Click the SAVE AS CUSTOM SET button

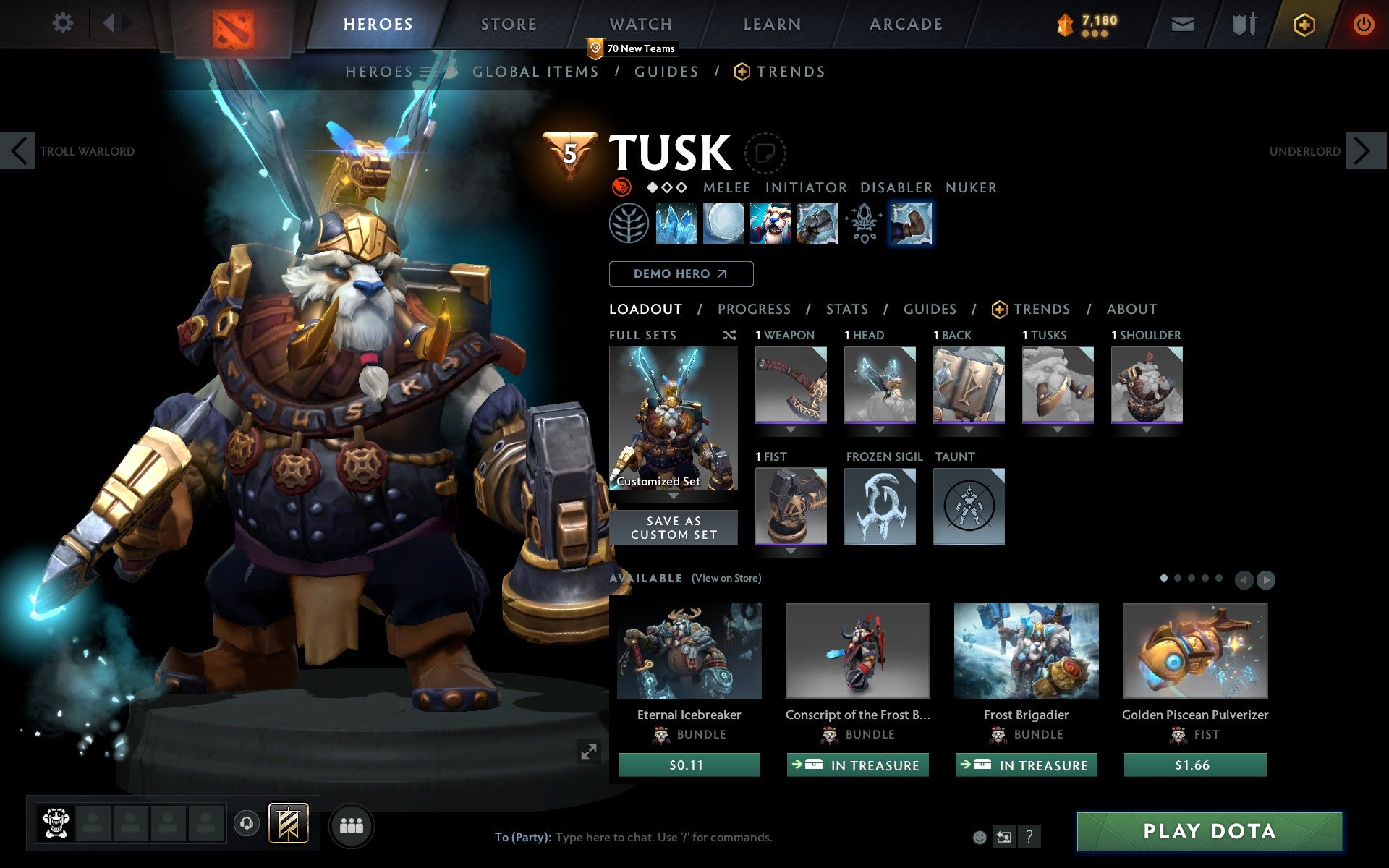673,527
